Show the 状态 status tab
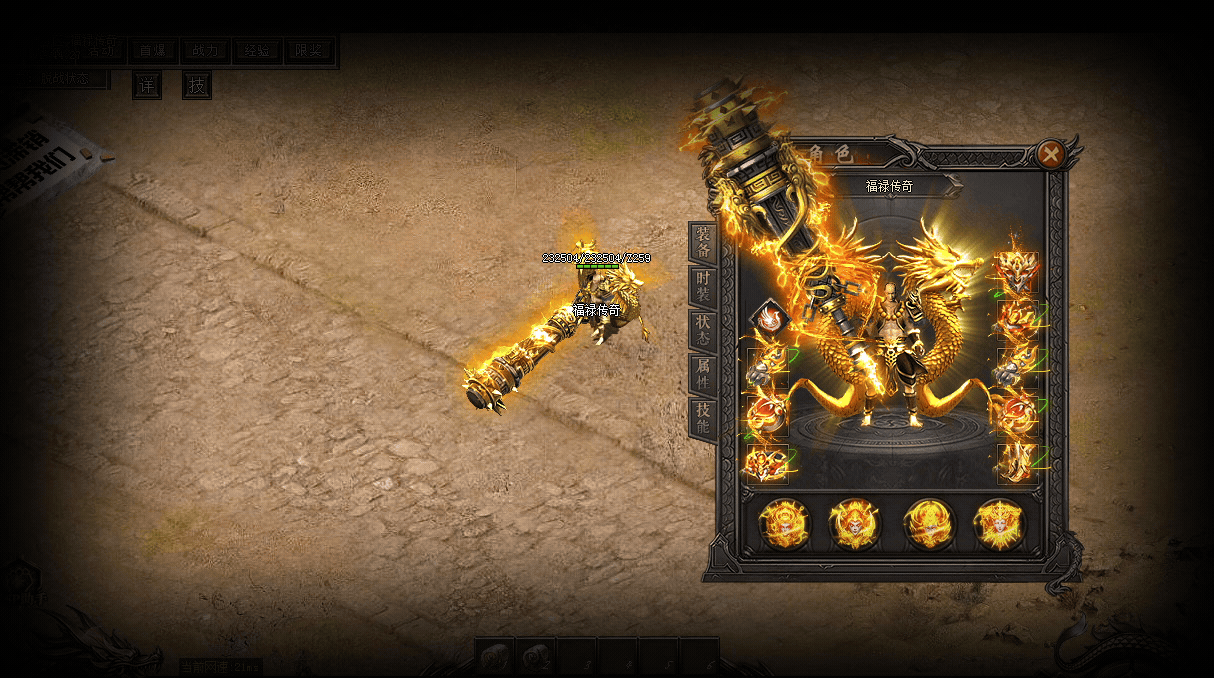 tap(703, 329)
